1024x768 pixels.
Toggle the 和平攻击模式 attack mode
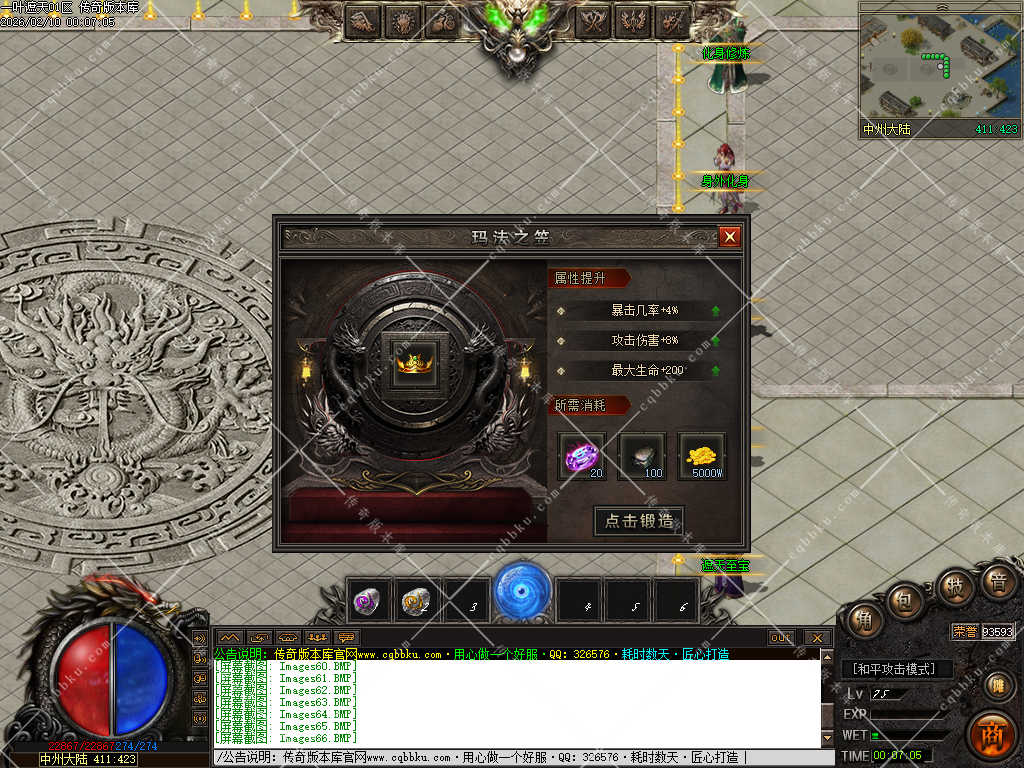(897, 669)
